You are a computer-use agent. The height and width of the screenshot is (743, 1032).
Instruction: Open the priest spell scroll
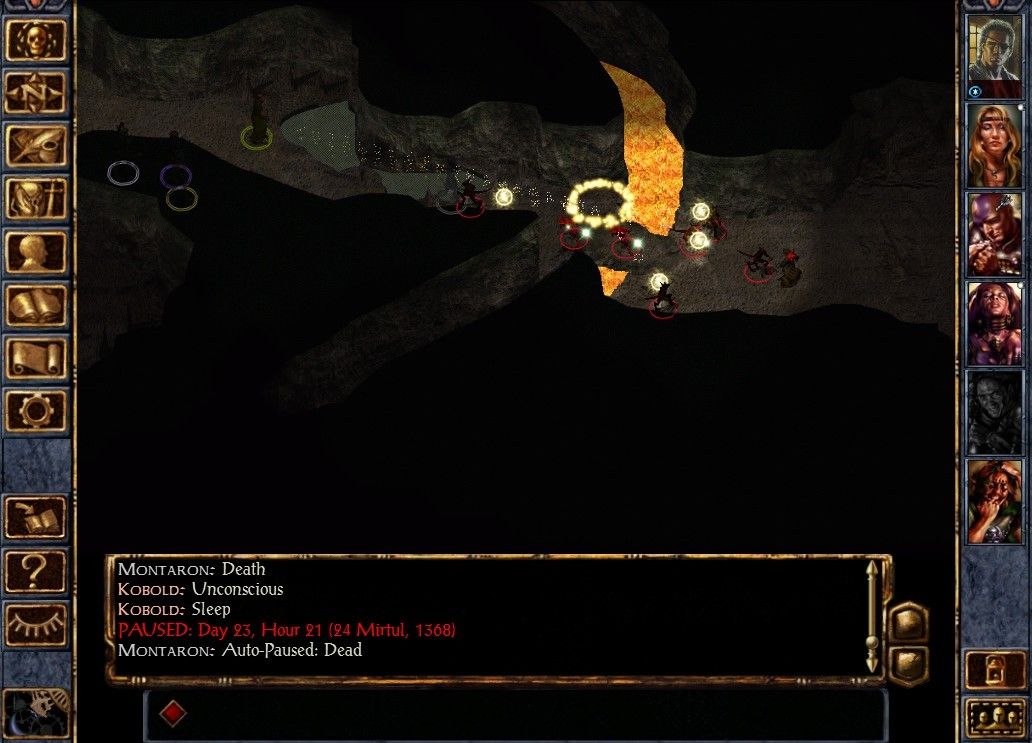[37, 358]
